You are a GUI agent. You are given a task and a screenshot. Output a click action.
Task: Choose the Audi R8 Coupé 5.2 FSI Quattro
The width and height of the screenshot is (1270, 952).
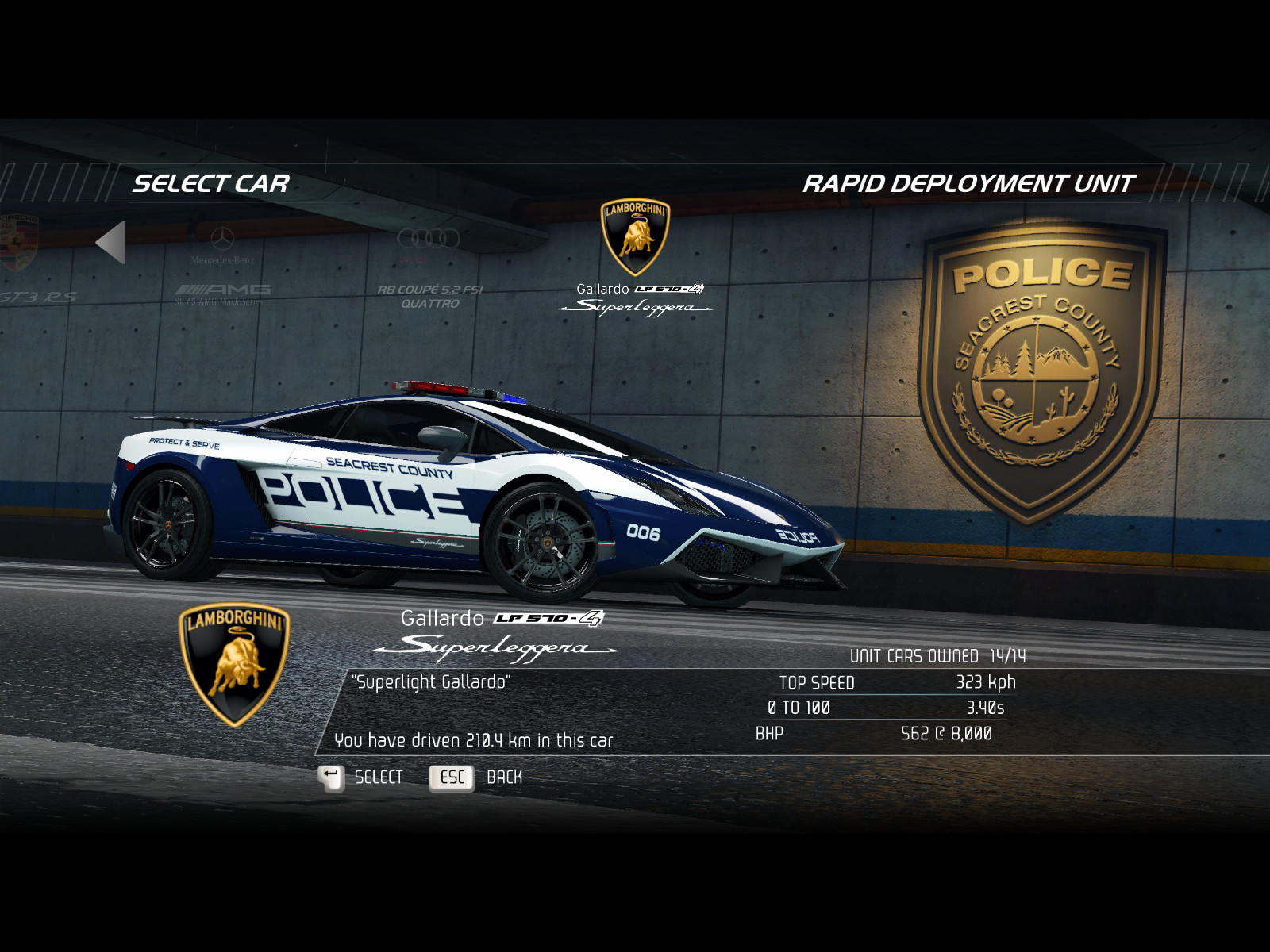point(429,270)
